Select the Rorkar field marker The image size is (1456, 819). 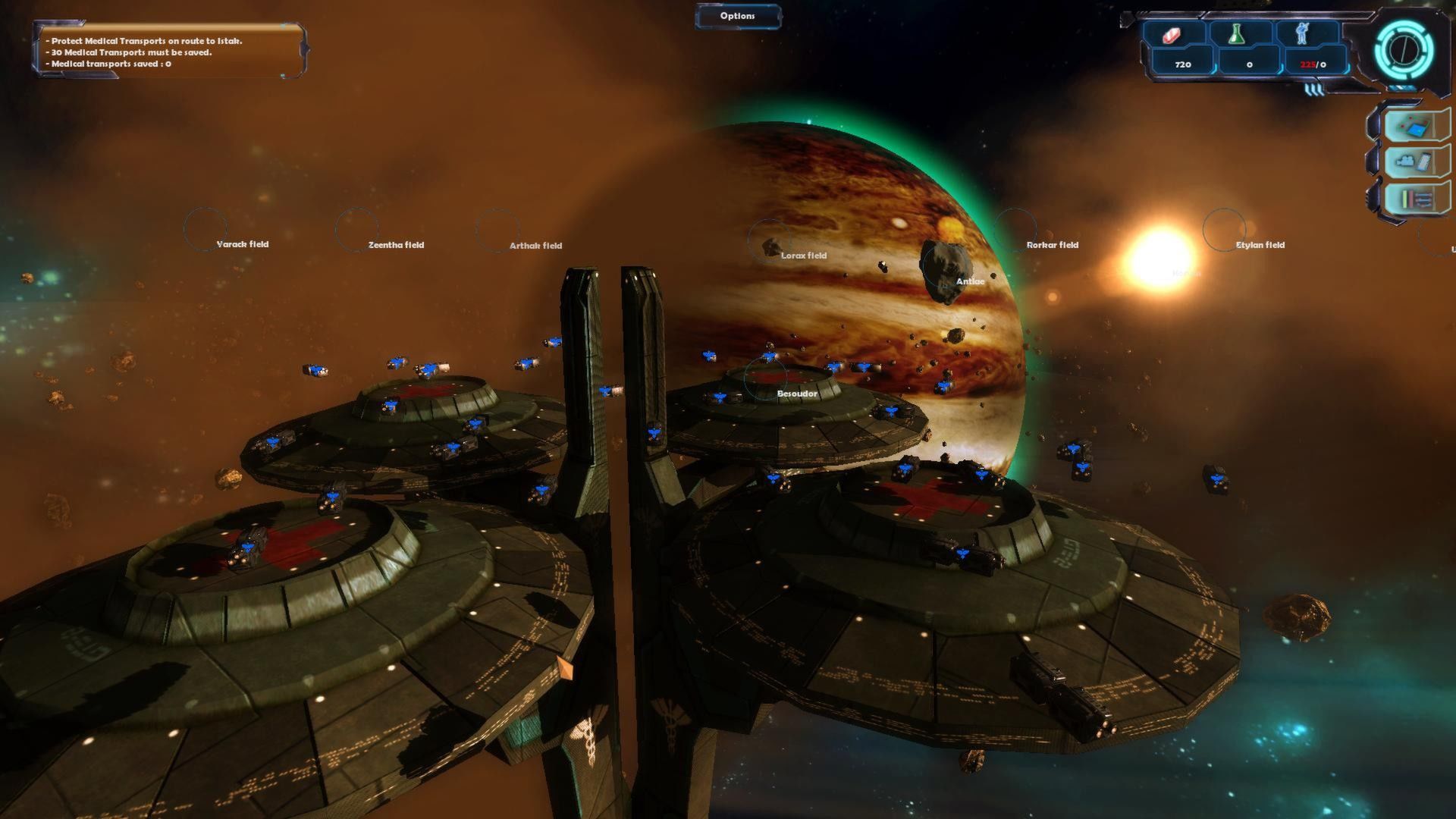click(1015, 229)
